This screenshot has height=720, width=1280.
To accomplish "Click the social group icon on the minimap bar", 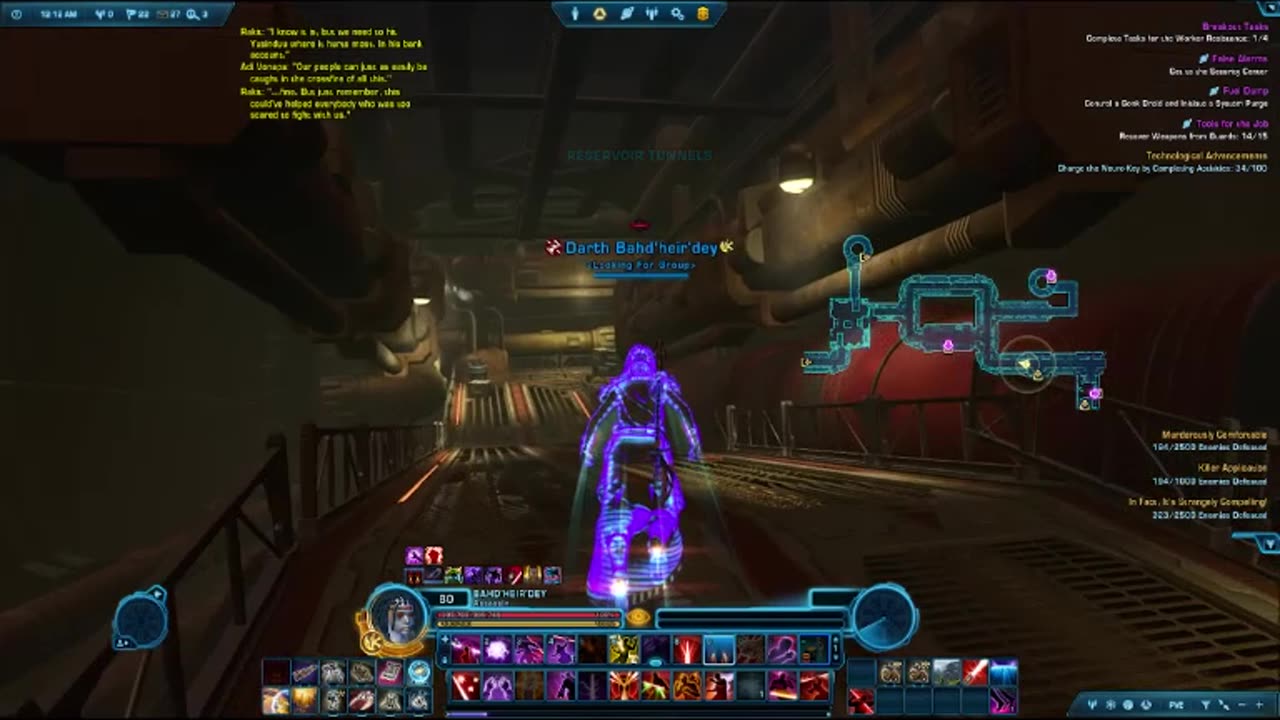I will (x=1109, y=706).
